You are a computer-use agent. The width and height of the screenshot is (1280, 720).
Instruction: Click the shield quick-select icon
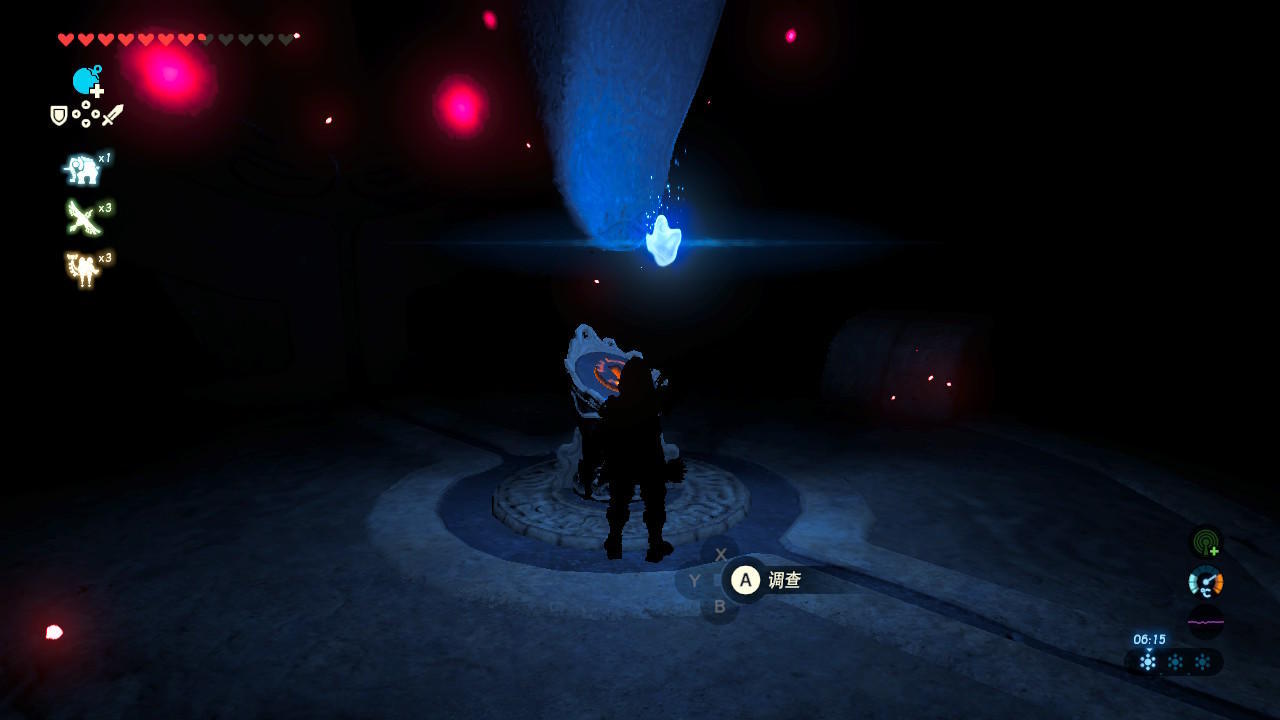point(59,116)
